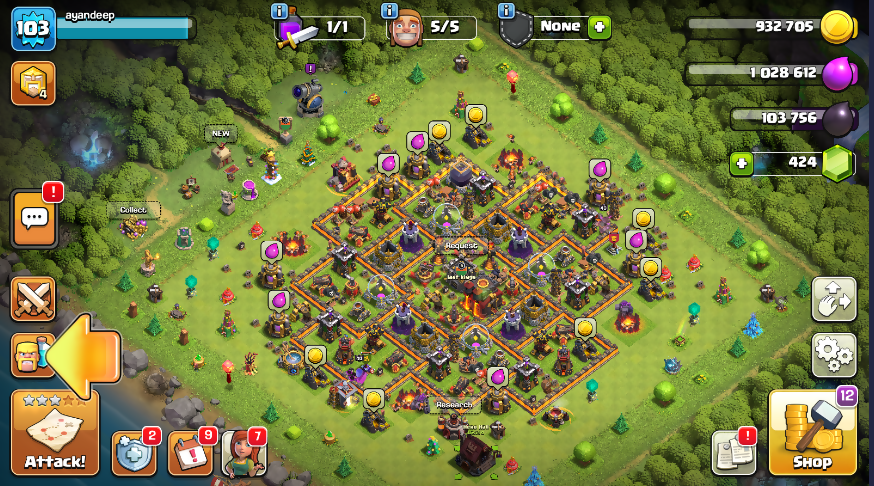Show info for the shield status
The image size is (874, 486).
506,11
